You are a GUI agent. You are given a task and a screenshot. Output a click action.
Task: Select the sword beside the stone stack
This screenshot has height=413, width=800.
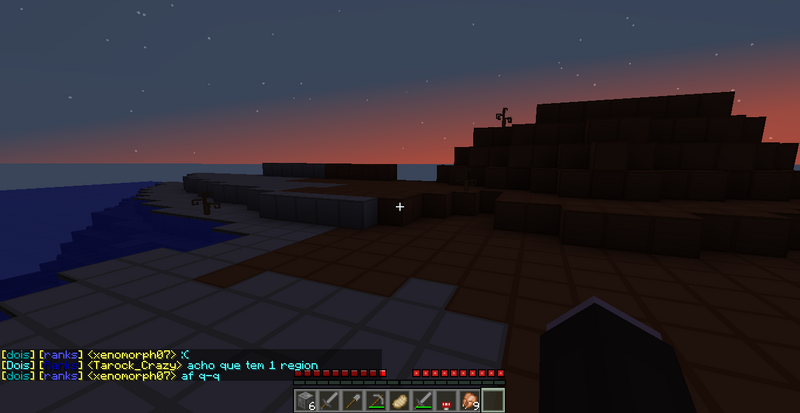pyautogui.click(x=330, y=401)
